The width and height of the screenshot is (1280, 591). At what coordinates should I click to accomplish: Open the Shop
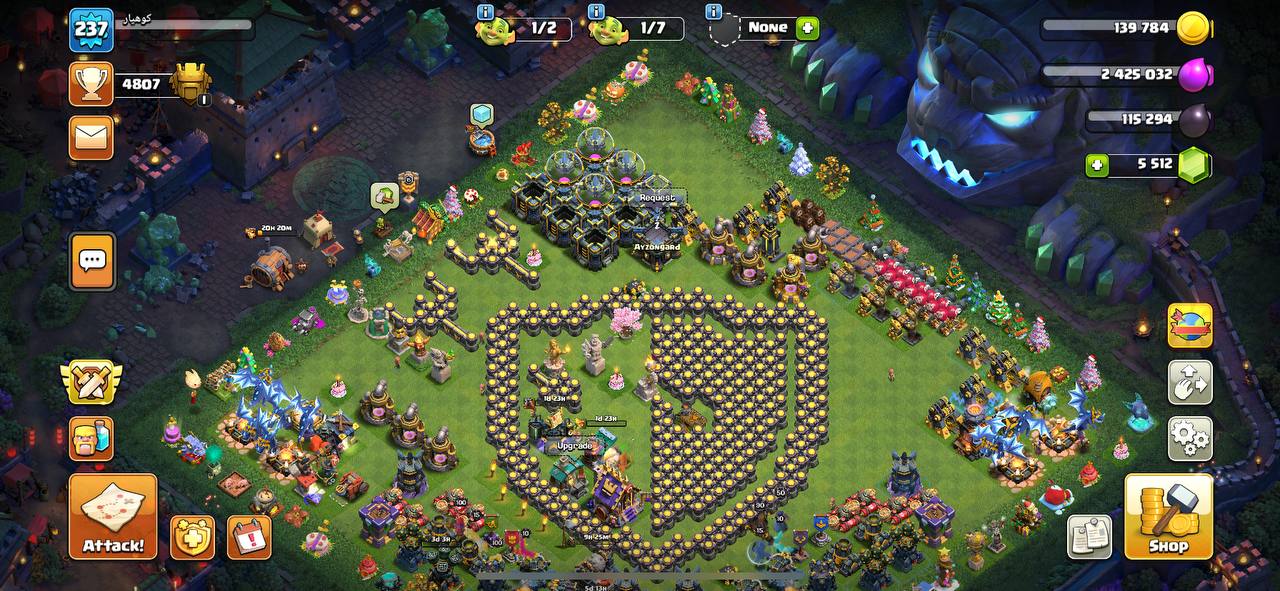coord(1168,516)
